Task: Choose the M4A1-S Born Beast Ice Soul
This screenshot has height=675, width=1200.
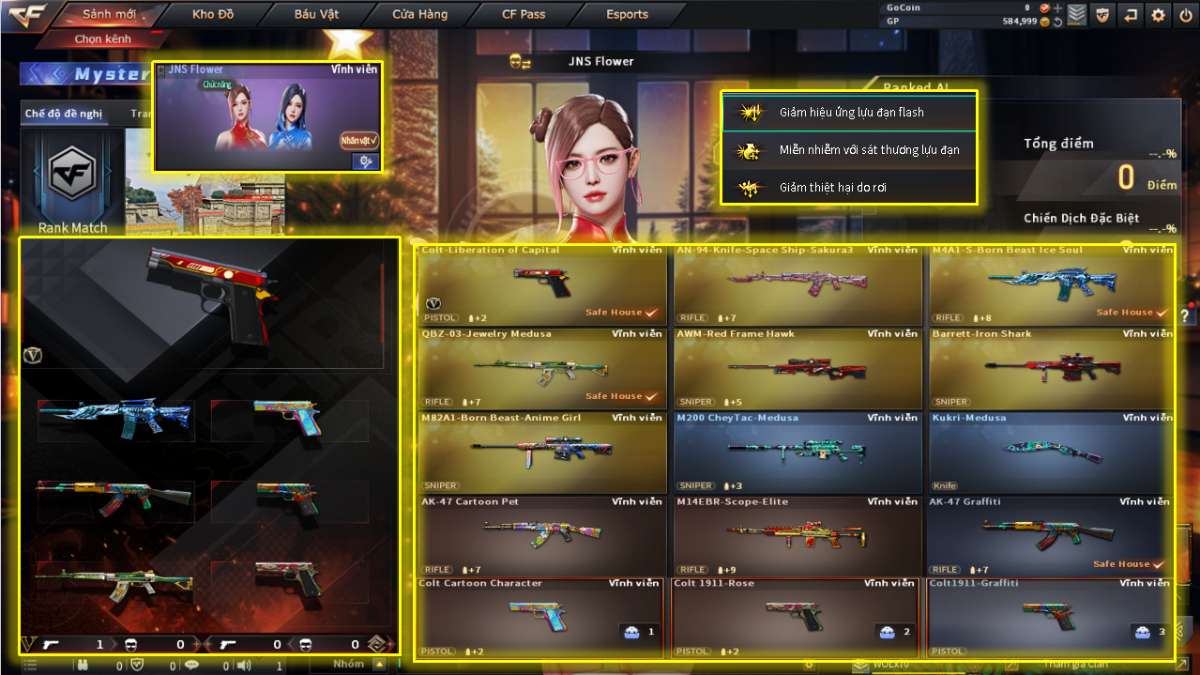Action: [1050, 284]
